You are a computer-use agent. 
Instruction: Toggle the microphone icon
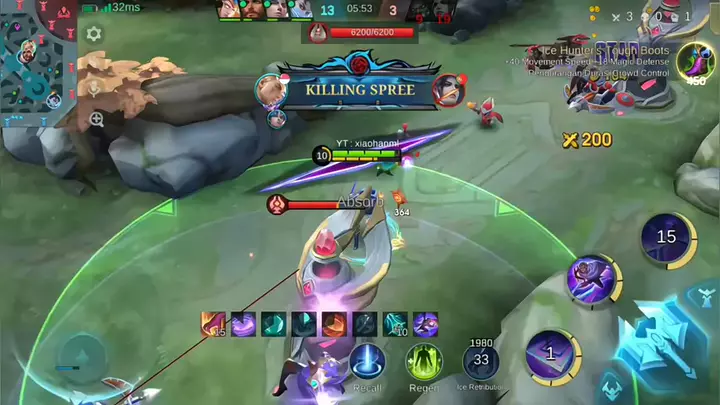[92, 87]
